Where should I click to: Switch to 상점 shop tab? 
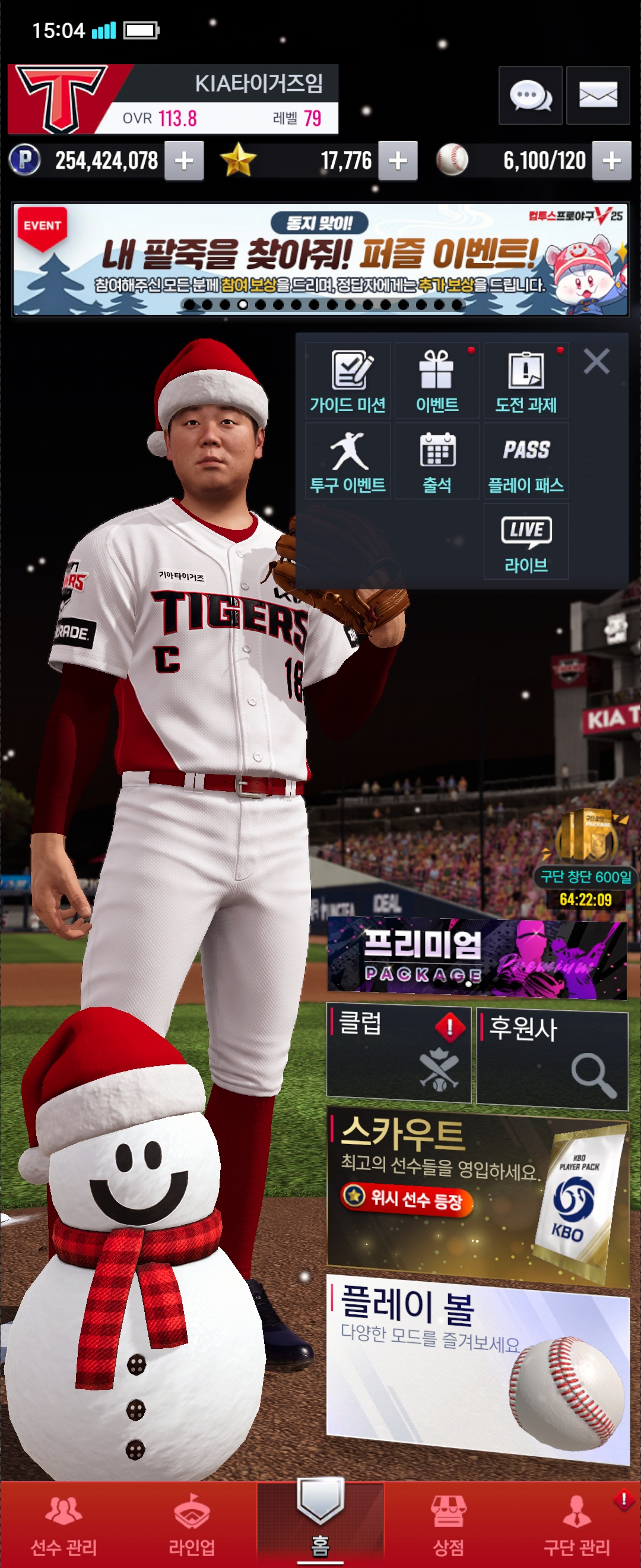tap(448, 1525)
